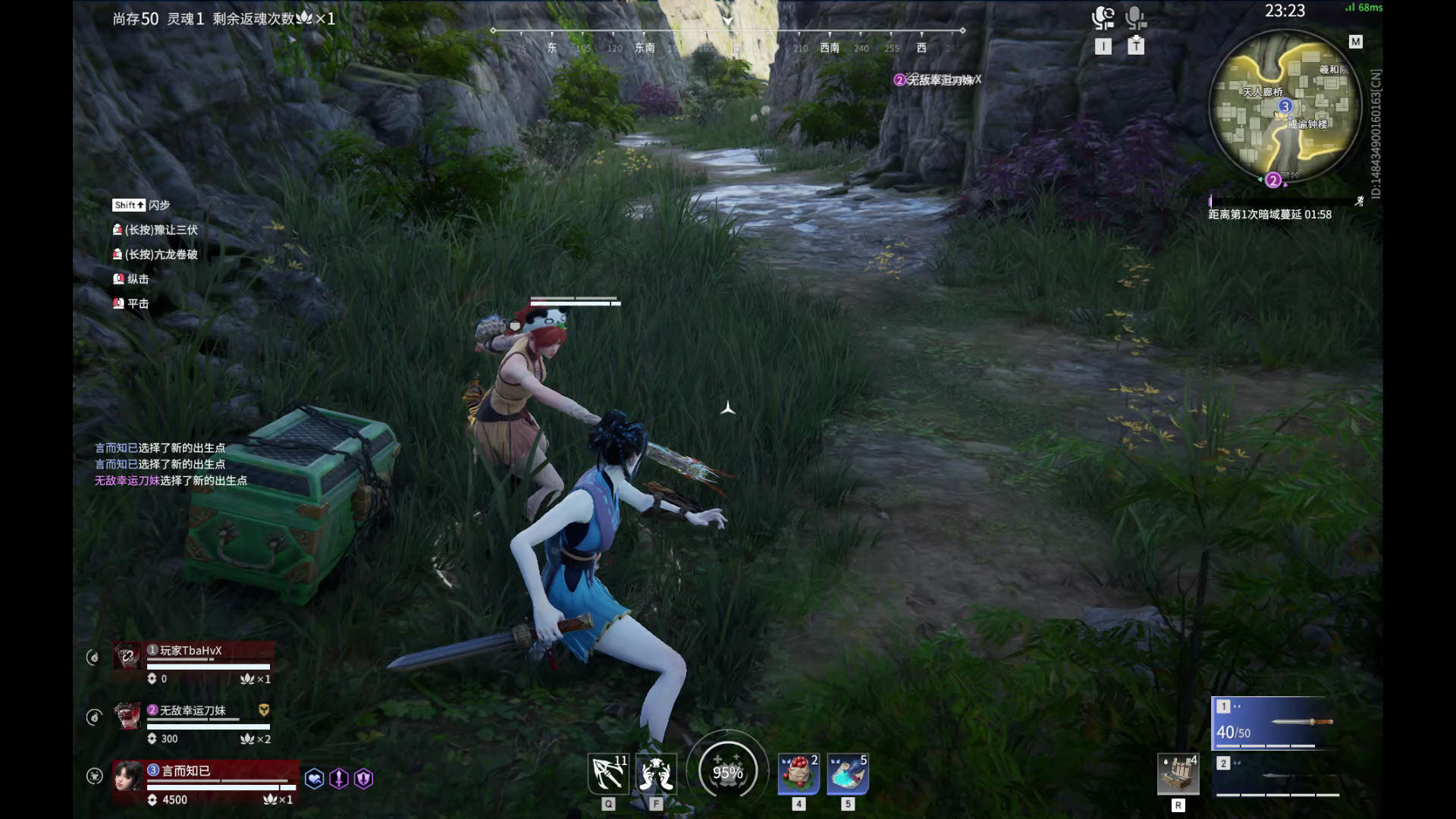Use the red berry bag healing item
Image resolution: width=1456 pixels, height=819 pixels.
pos(799,773)
